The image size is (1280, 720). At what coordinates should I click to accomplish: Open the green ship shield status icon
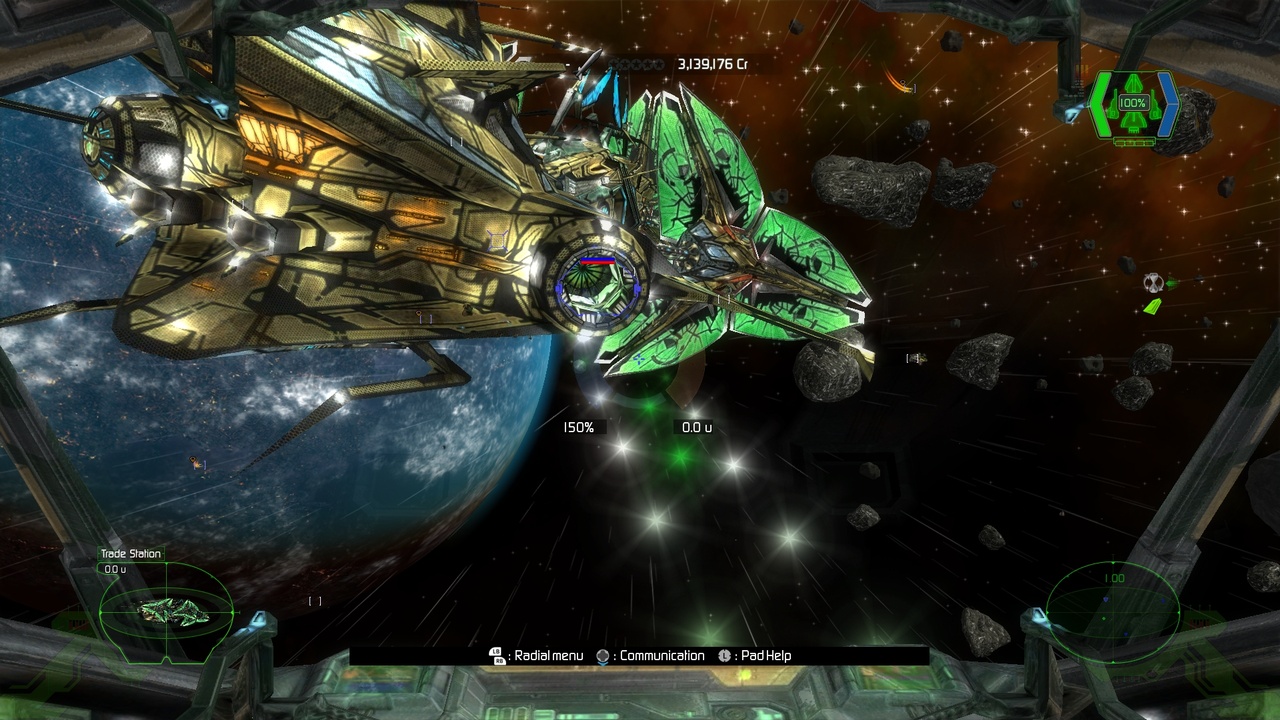pos(1133,106)
